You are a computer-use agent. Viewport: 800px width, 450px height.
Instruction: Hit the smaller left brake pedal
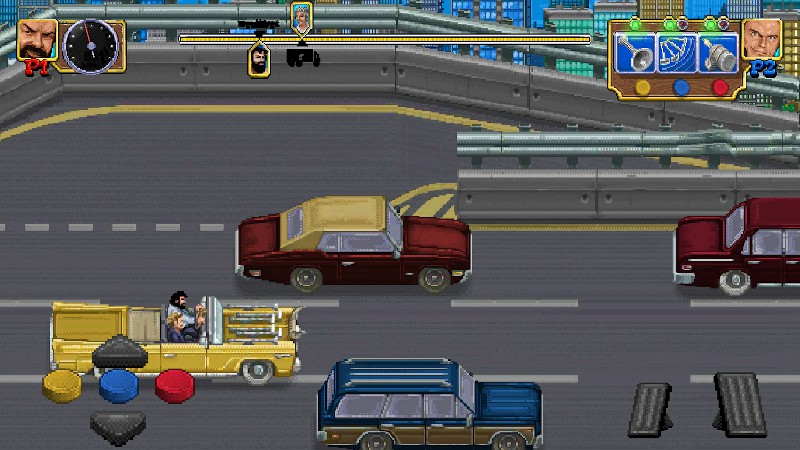(649, 409)
